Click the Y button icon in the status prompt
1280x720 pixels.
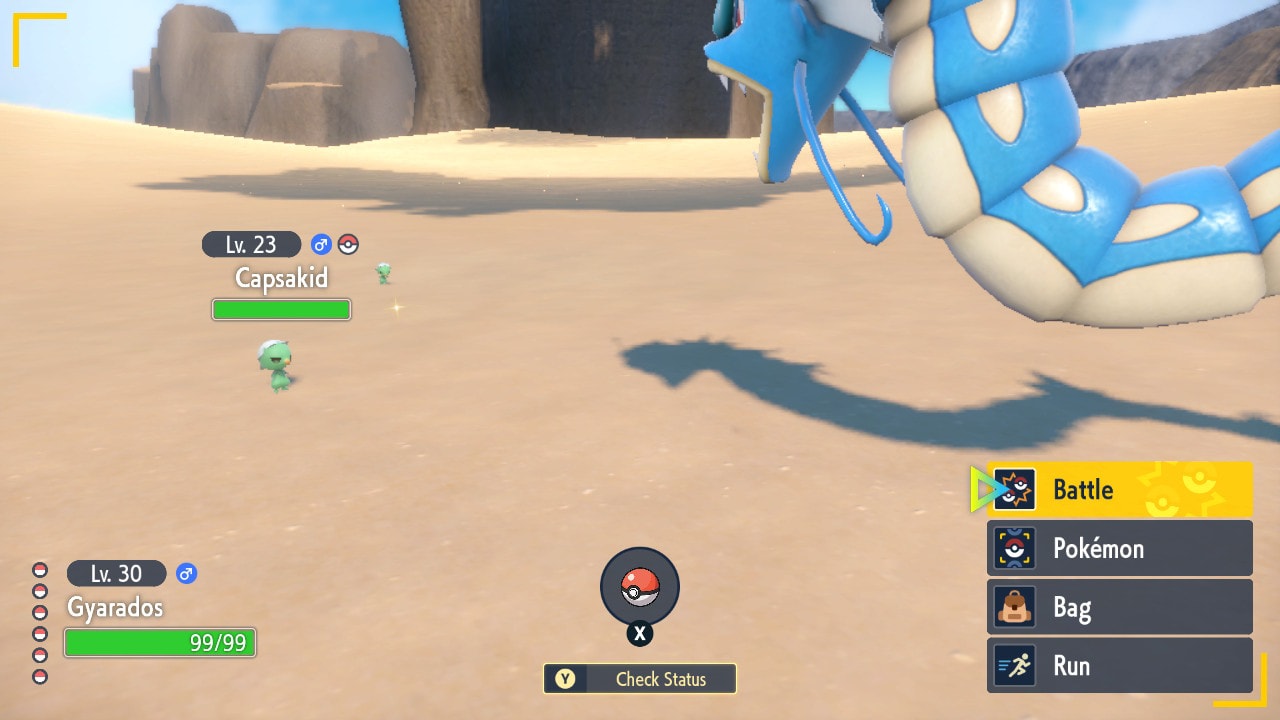563,679
